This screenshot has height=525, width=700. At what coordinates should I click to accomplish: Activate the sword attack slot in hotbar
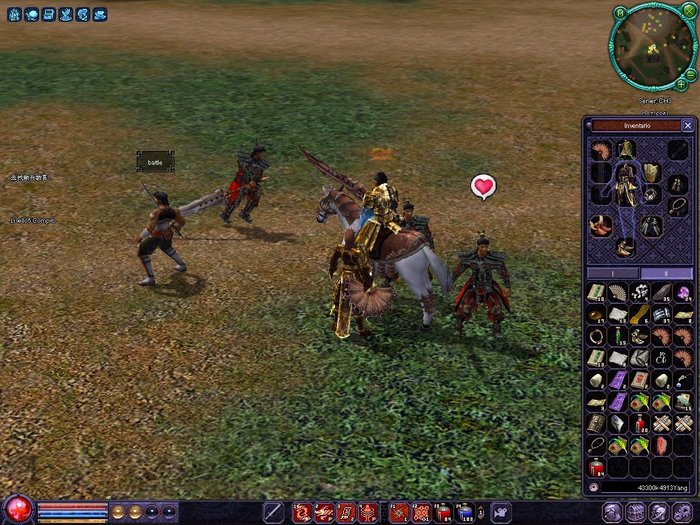click(x=273, y=512)
